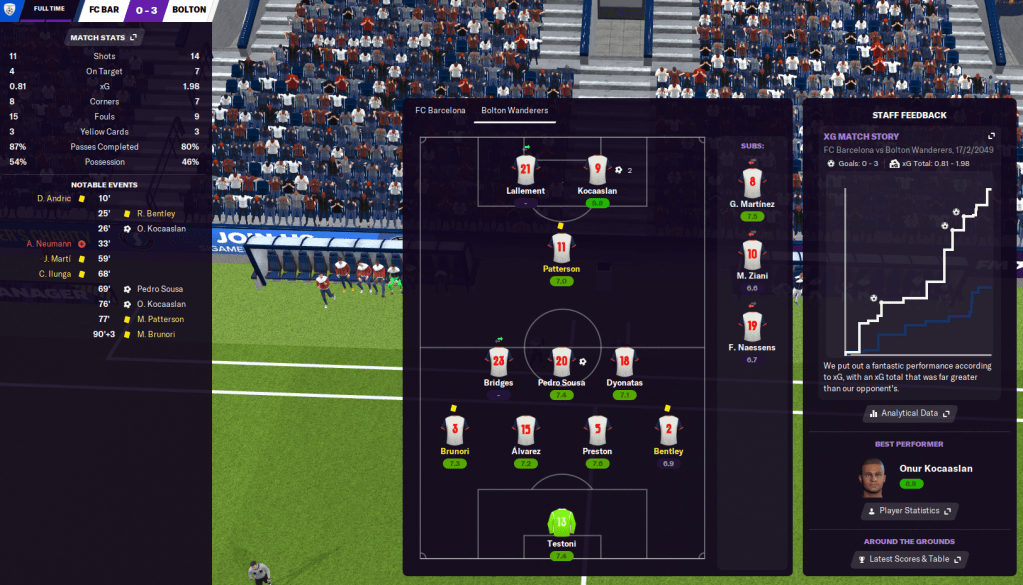Image resolution: width=1023 pixels, height=585 pixels.
Task: Expand the xG Match Story graph
Action: click(991, 136)
